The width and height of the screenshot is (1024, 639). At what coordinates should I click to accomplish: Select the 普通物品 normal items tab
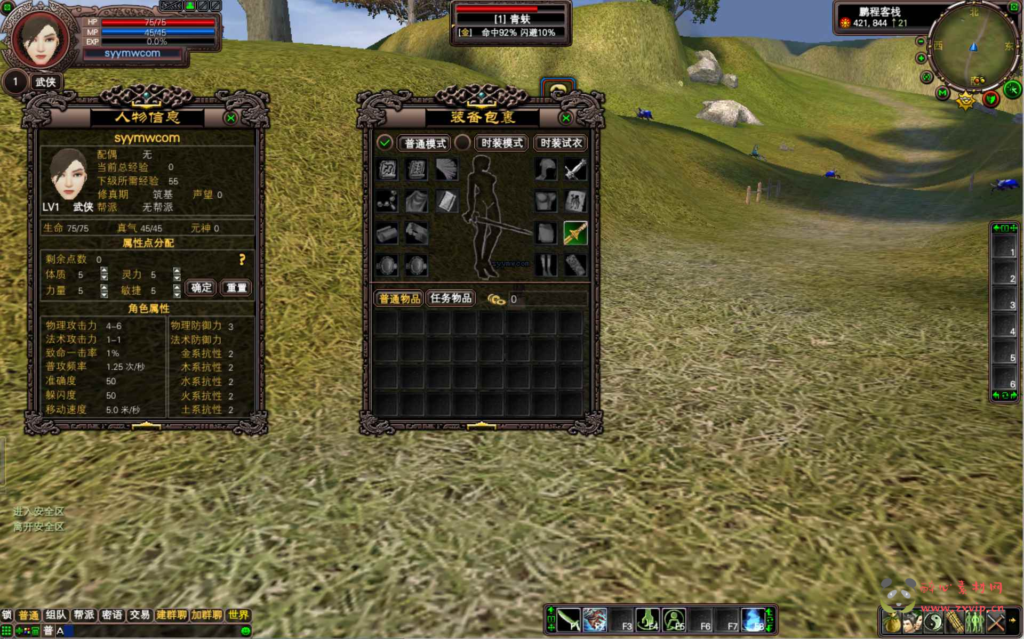(x=398, y=298)
